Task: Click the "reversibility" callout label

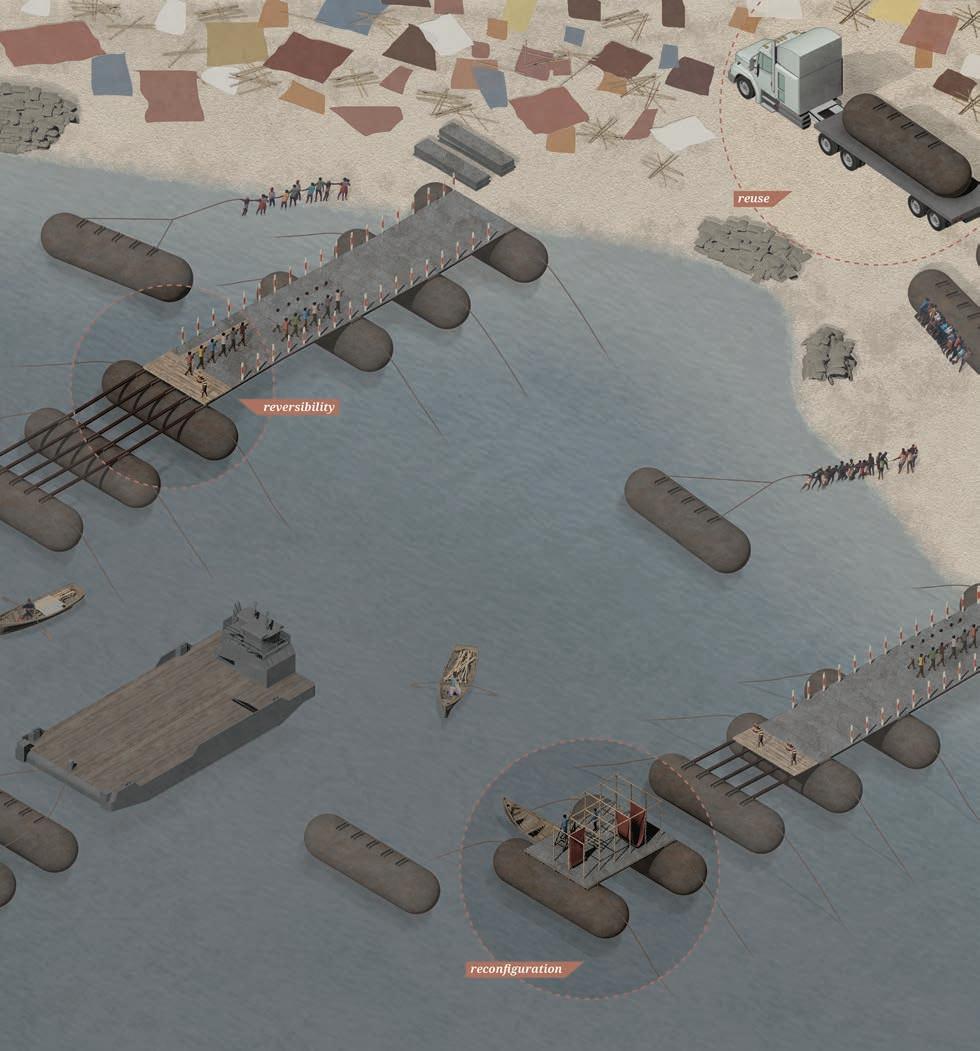Action: pos(293,407)
